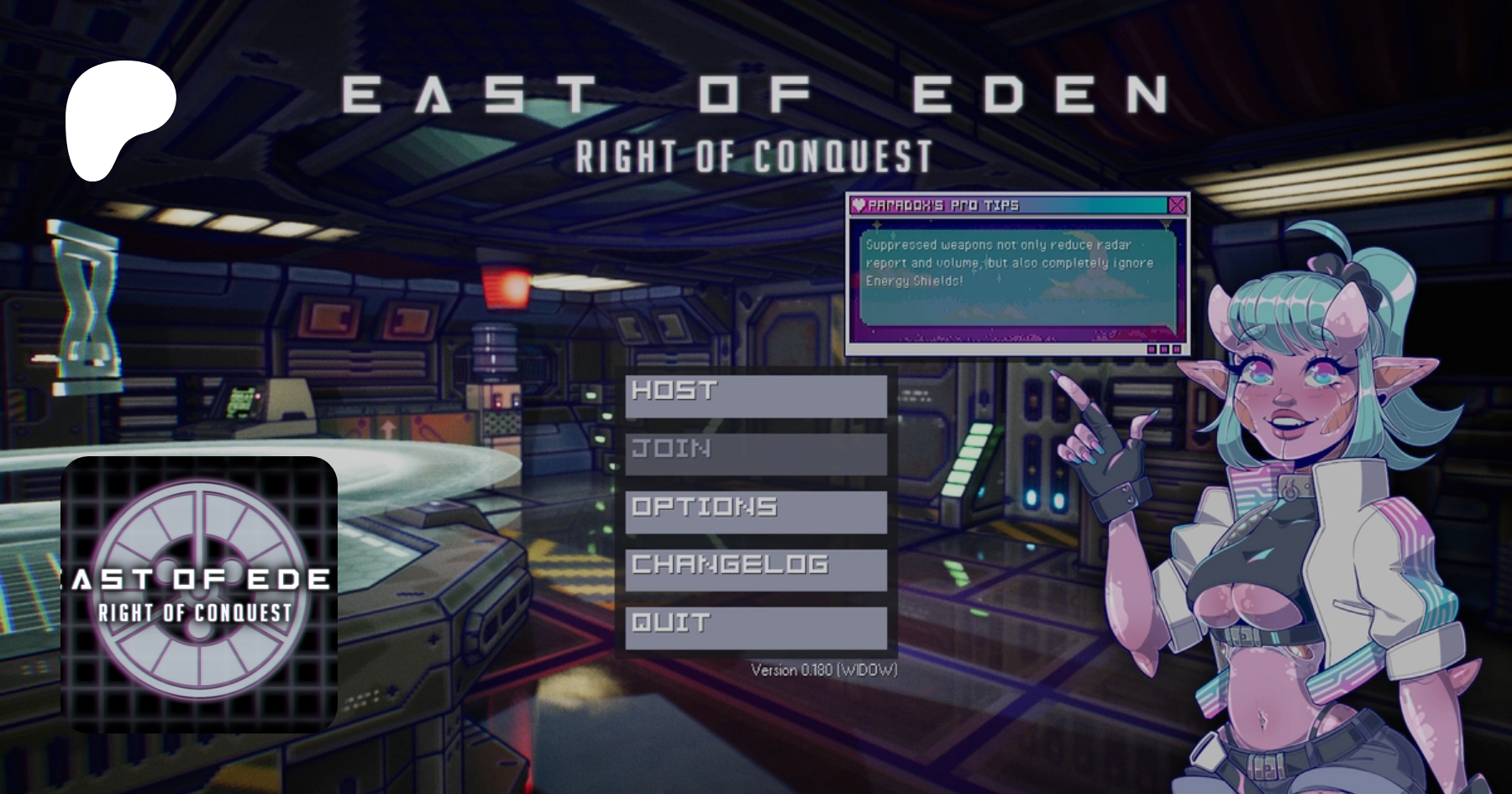
Task: Open the East of Eden creator thumbnail
Action: (x=199, y=594)
